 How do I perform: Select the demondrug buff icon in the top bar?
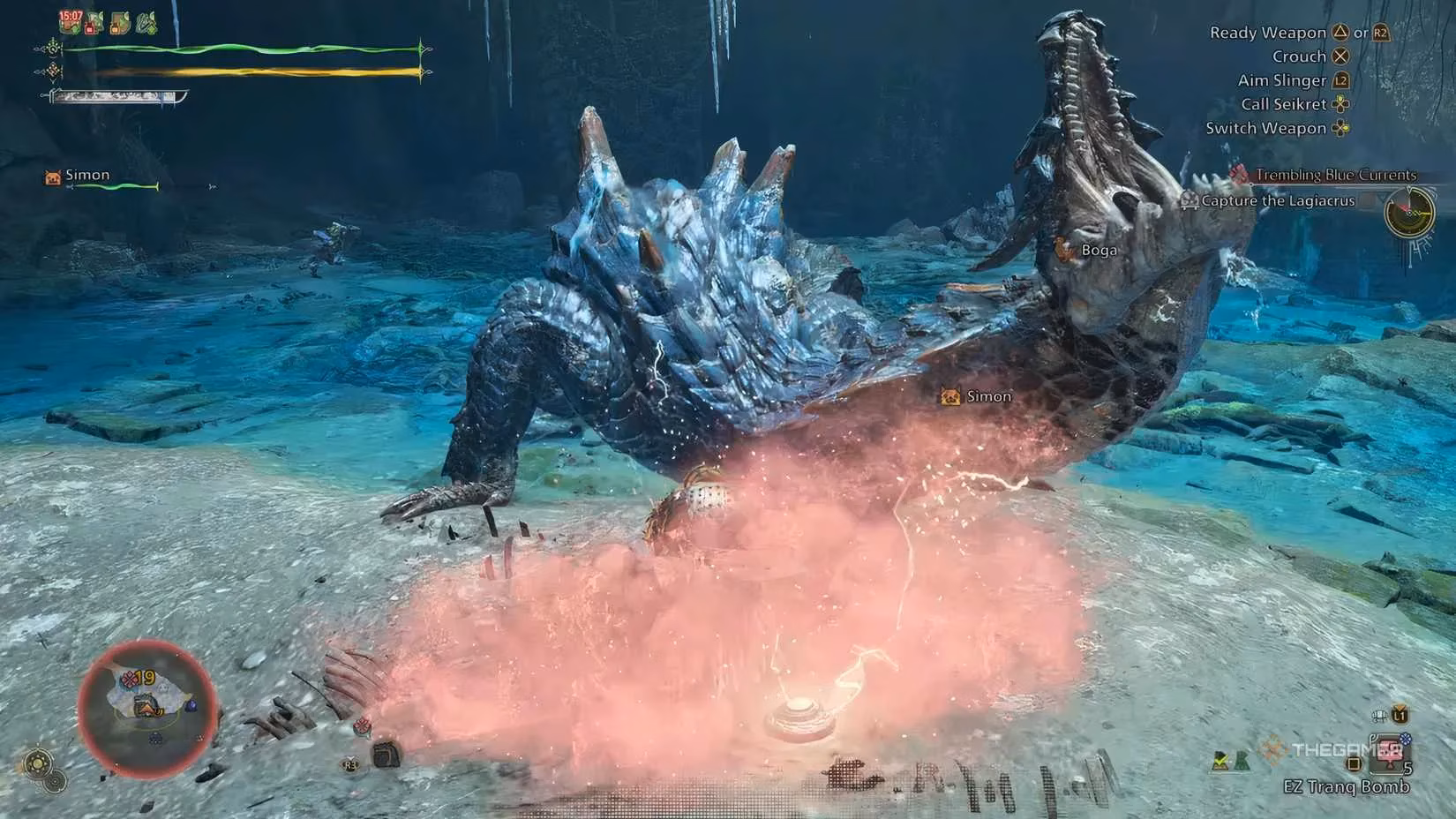(x=92, y=23)
